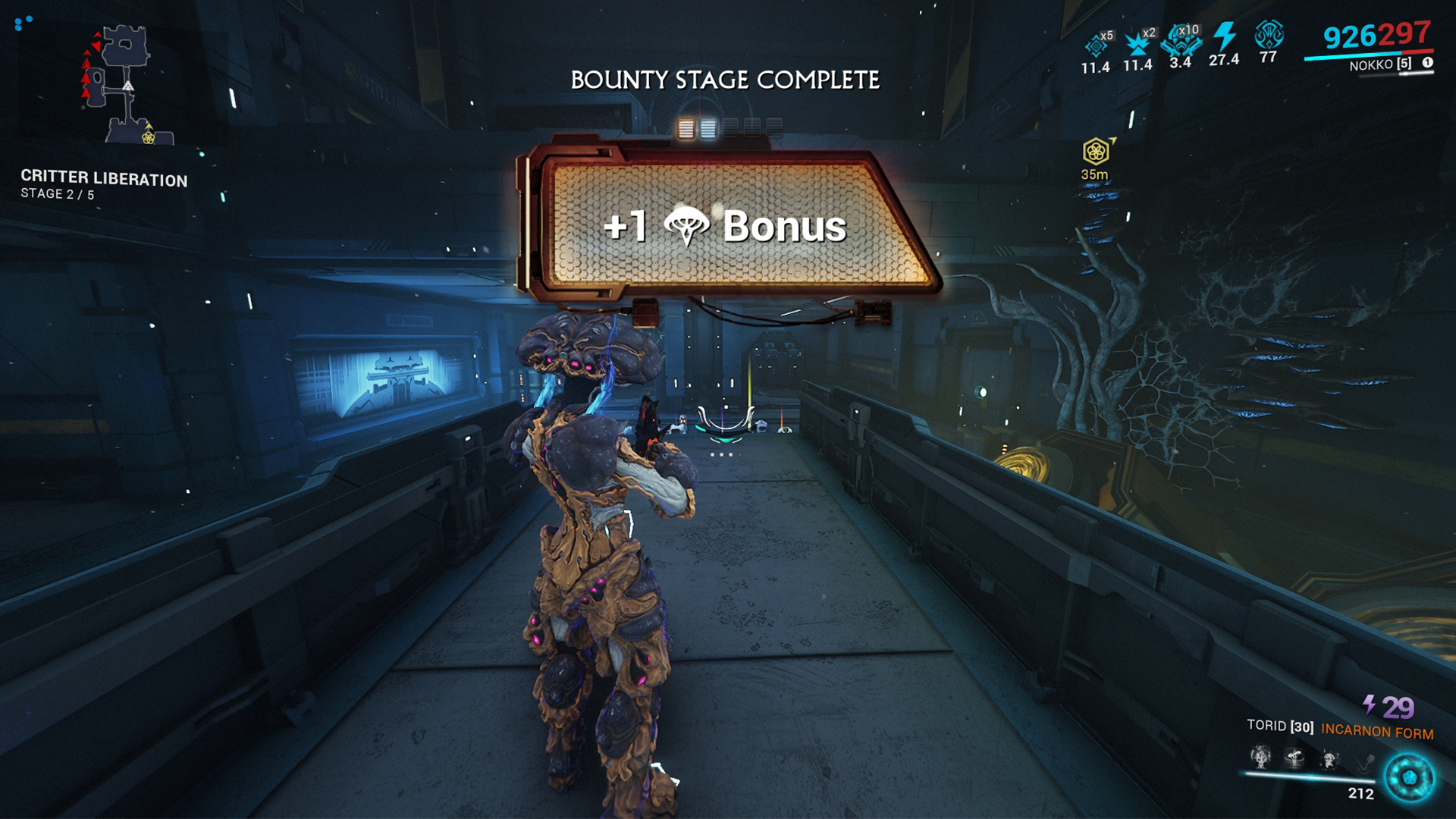Activate the second ability, the spinning mushroom icon
The image size is (1456, 819).
(1294, 757)
